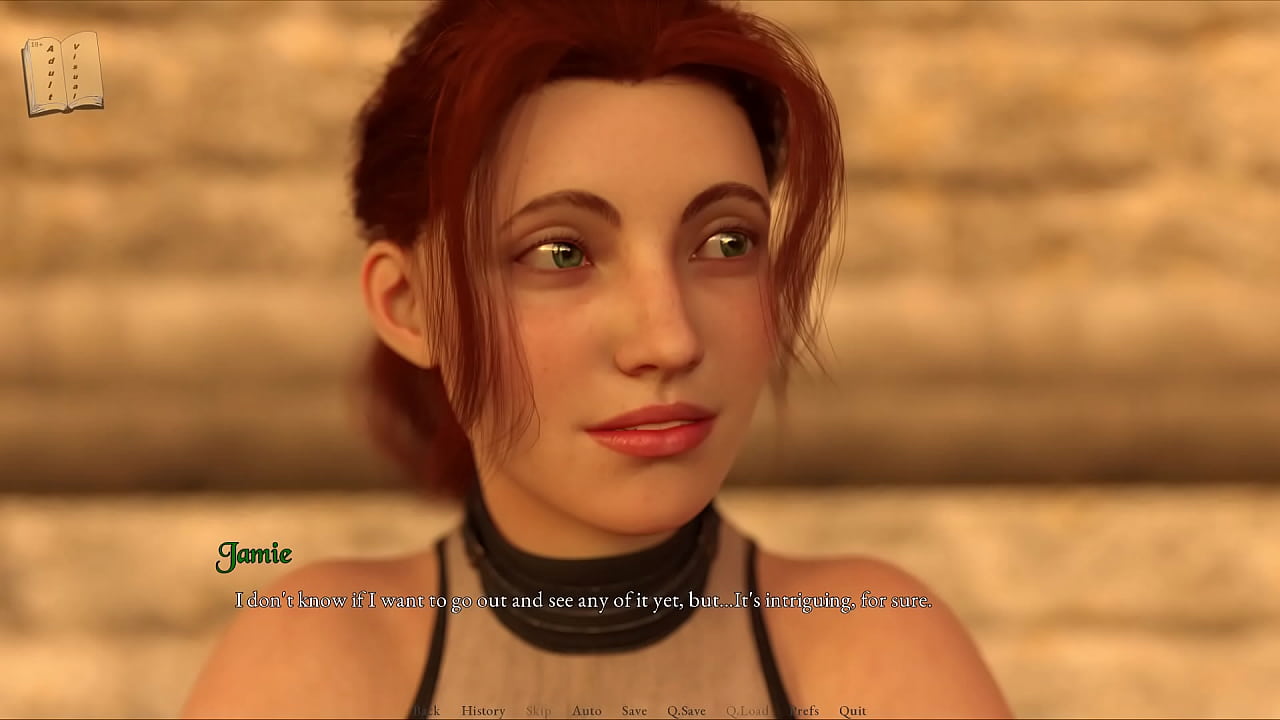Viewport: 1280px width, 720px height.
Task: Click Q.Load to quick load
Action: click(x=747, y=711)
